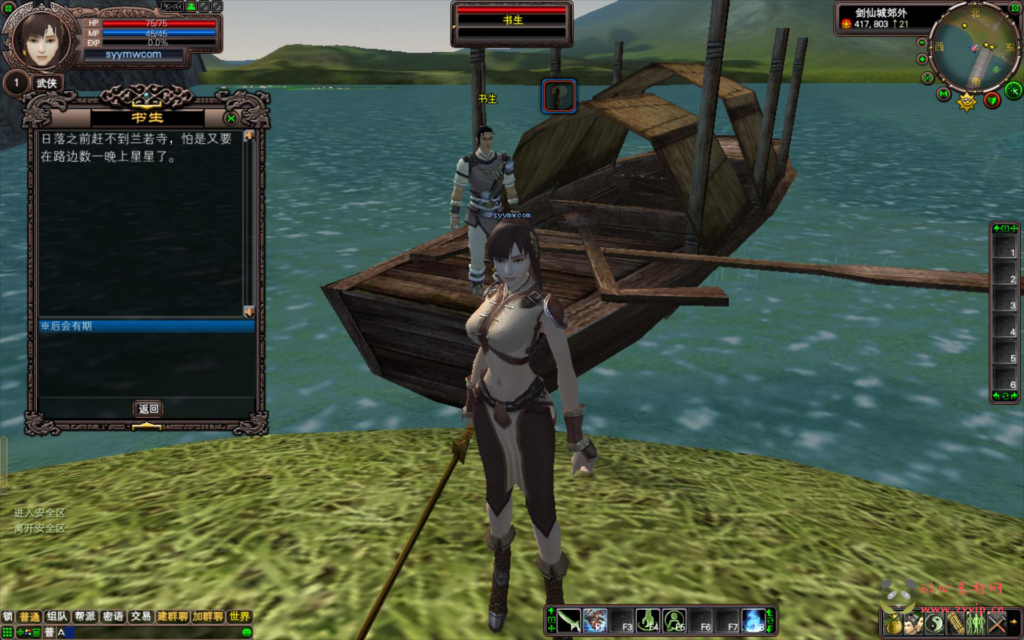Open the green smiley emoticon picker
The height and width of the screenshot is (640, 1024).
pos(246,632)
